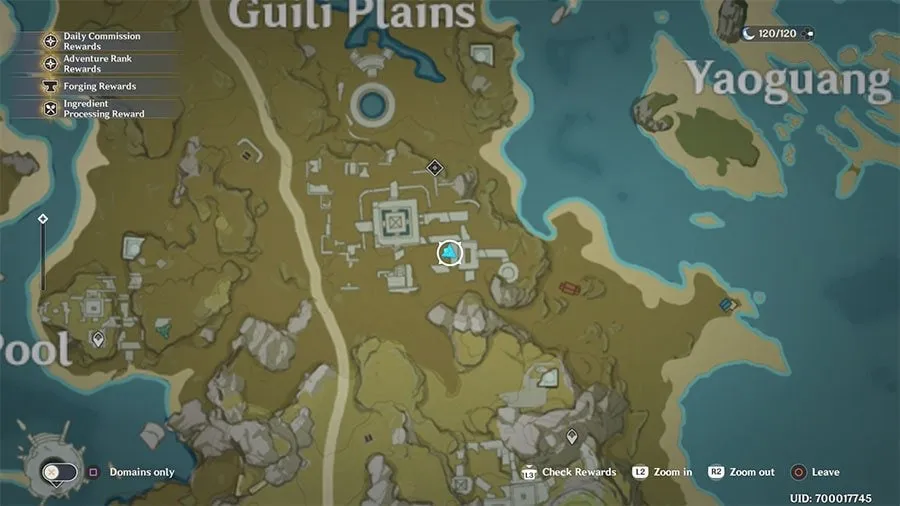Open Daily Commission Rewards entry
900x506 pixels.
pyautogui.click(x=94, y=41)
